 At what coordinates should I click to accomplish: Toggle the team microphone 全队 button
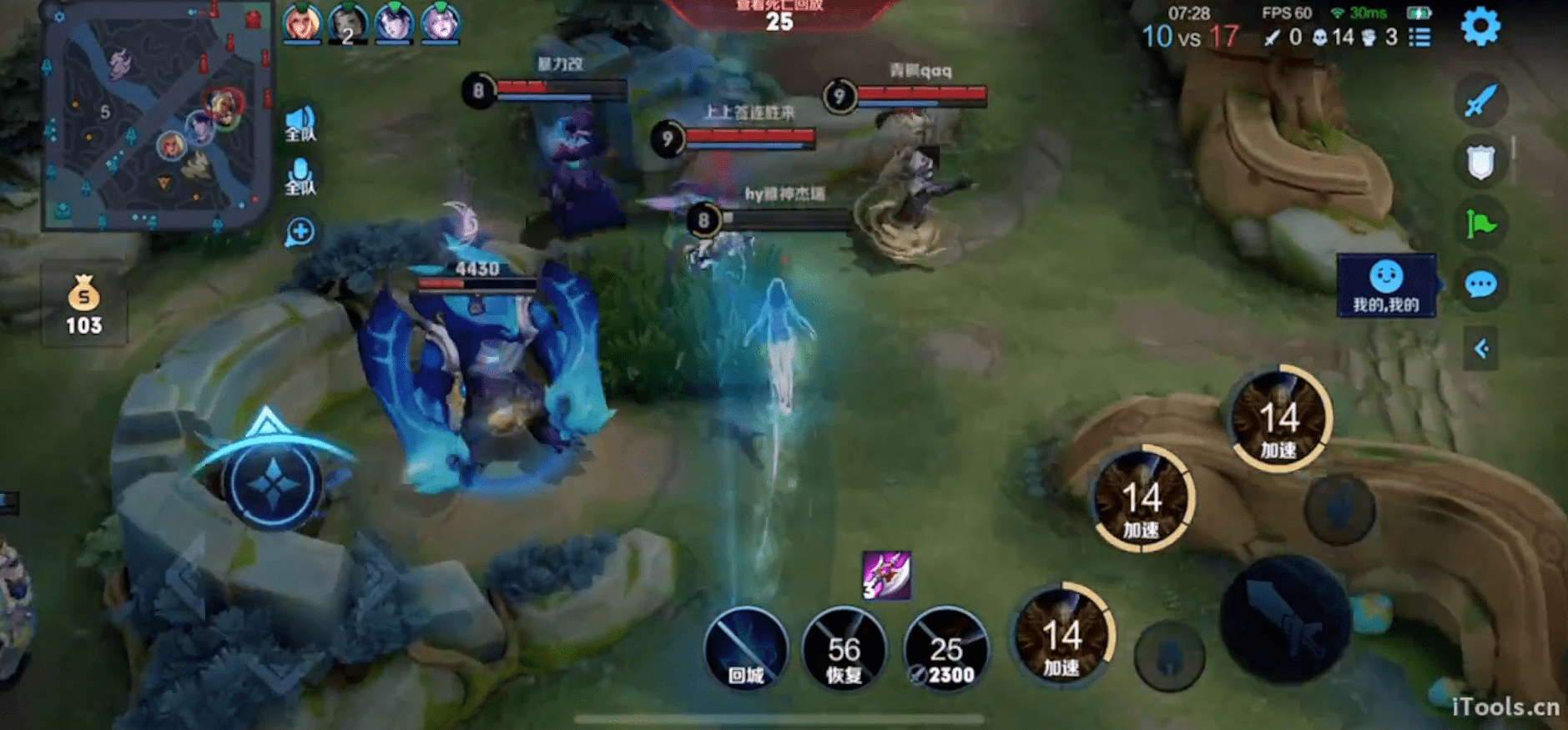(300, 176)
